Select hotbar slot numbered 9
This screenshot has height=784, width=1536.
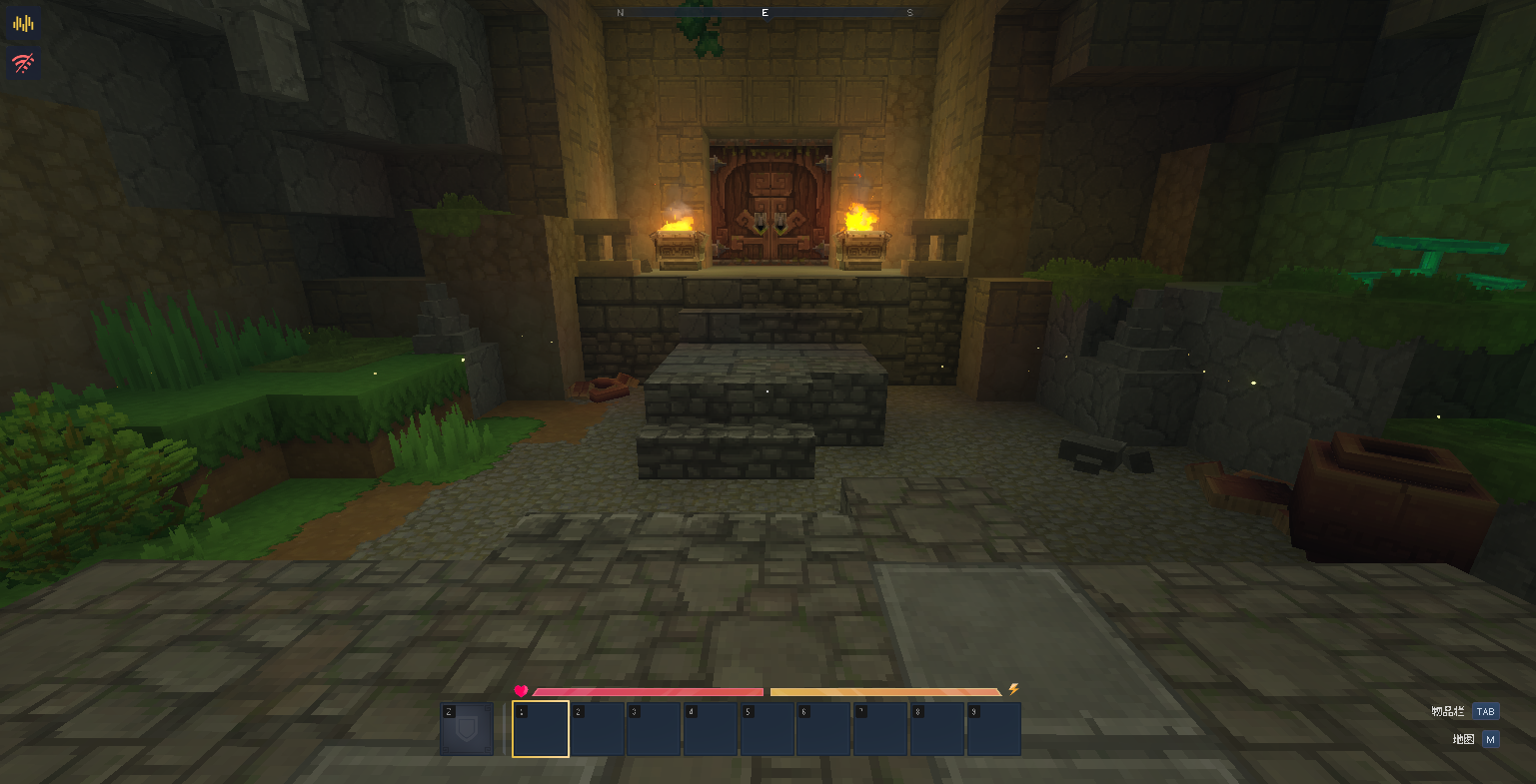click(x=993, y=729)
